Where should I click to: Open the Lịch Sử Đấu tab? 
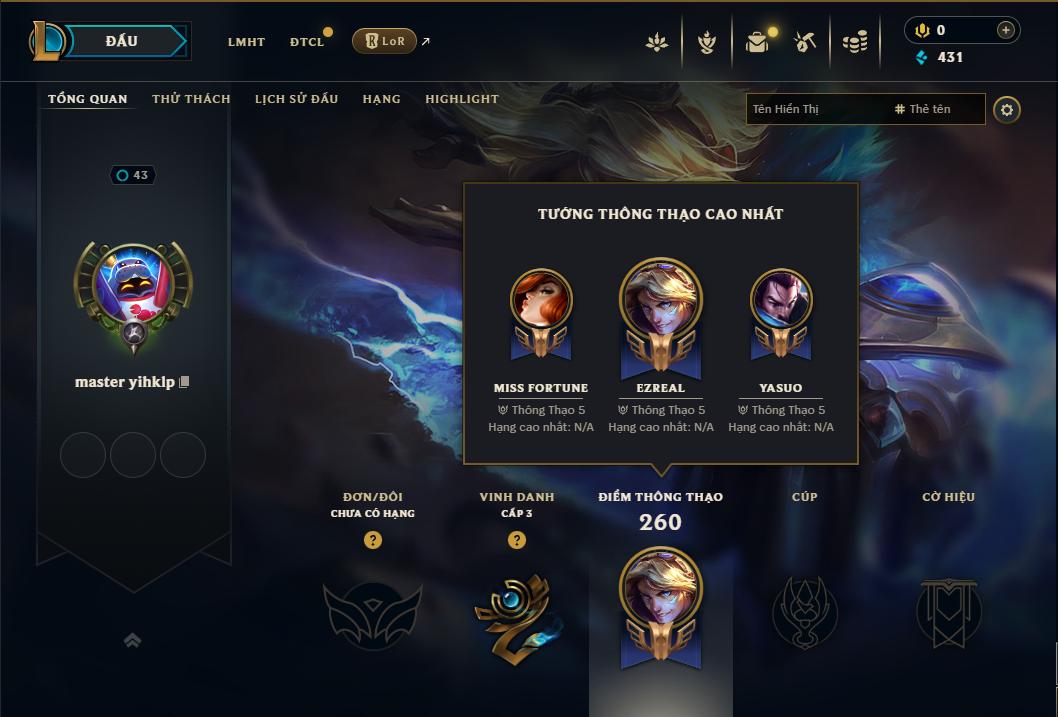296,99
